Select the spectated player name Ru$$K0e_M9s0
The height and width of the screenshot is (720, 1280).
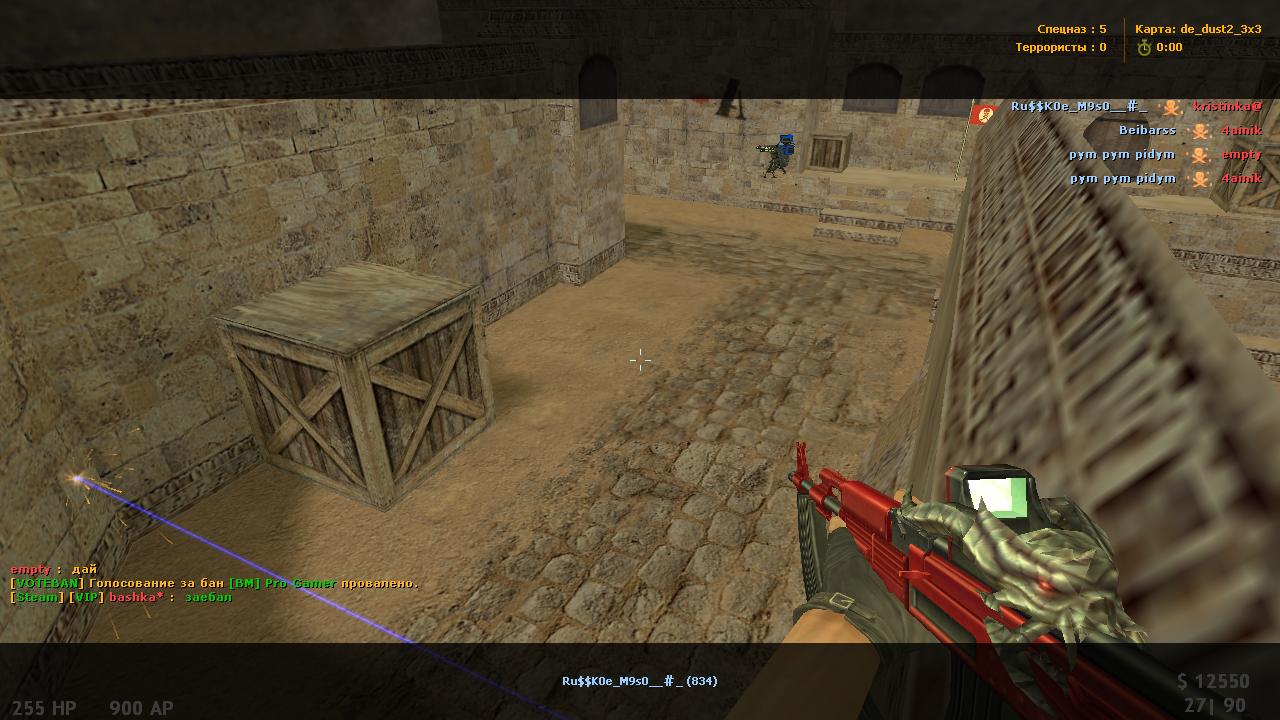639,681
